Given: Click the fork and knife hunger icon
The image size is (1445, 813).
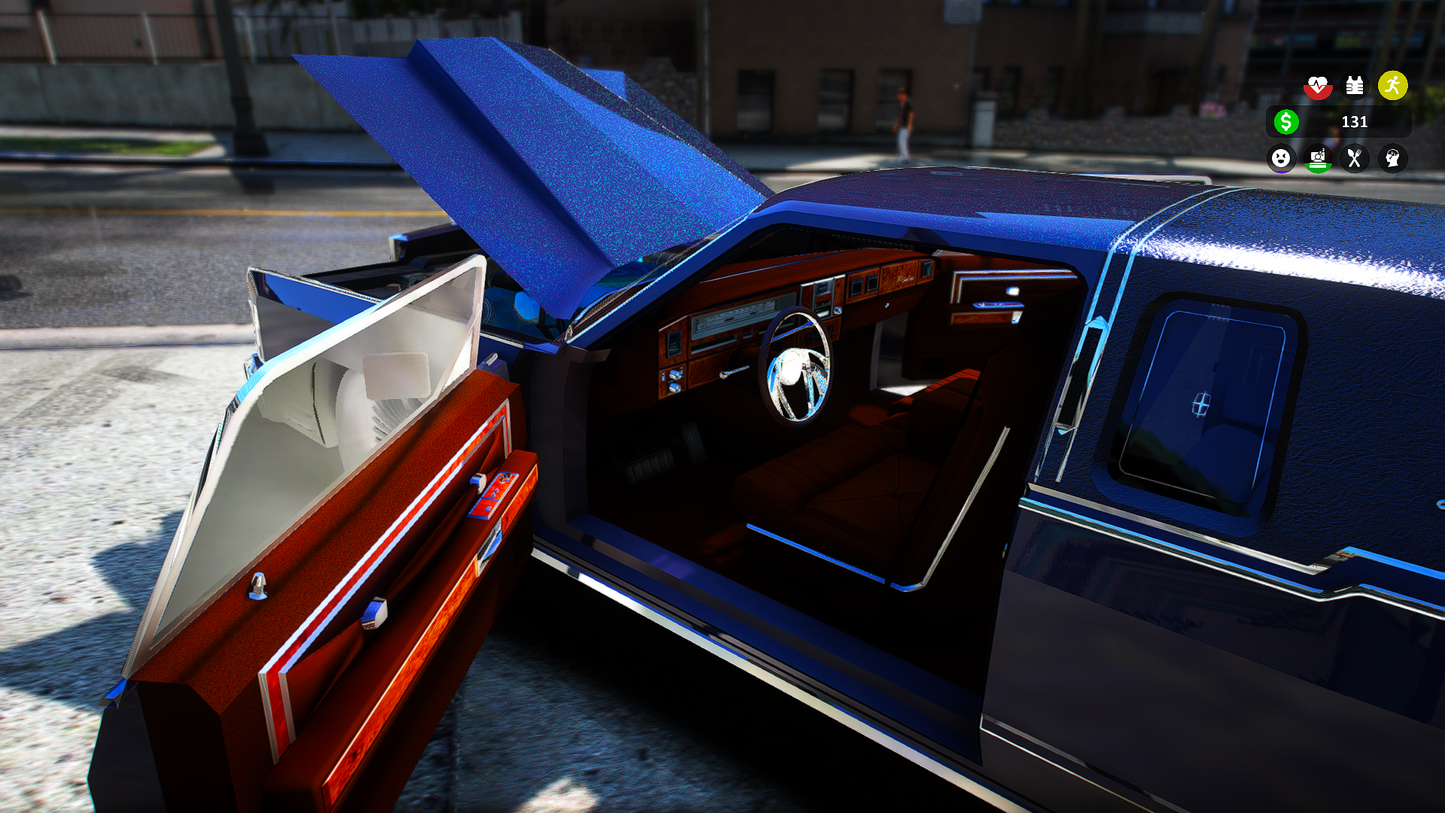Looking at the screenshot, I should (1355, 158).
